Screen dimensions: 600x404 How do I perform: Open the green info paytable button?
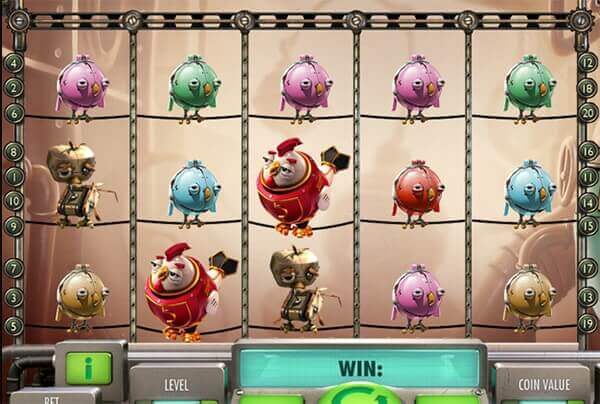(88, 366)
